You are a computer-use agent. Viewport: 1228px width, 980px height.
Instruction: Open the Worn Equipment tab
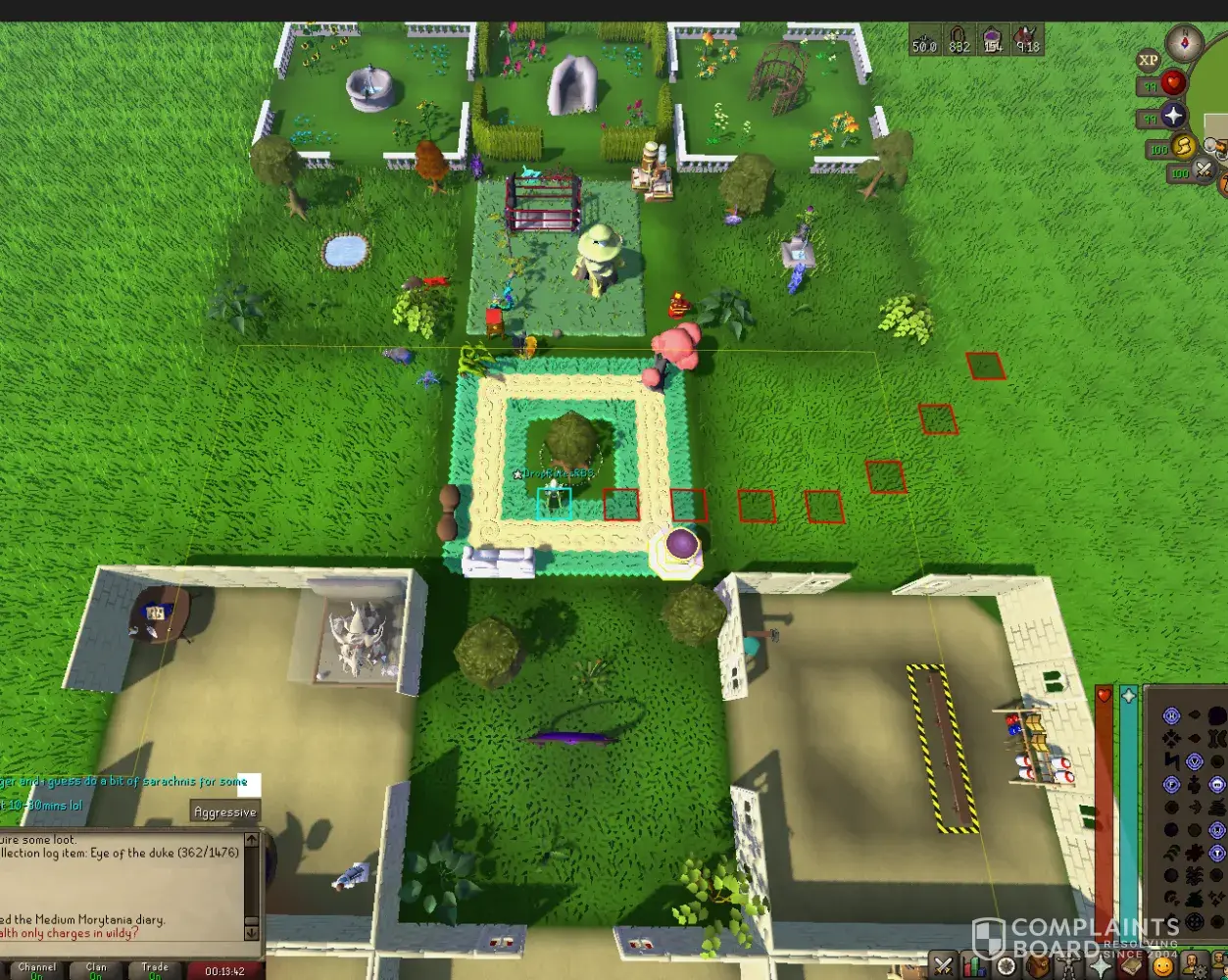(1068, 966)
